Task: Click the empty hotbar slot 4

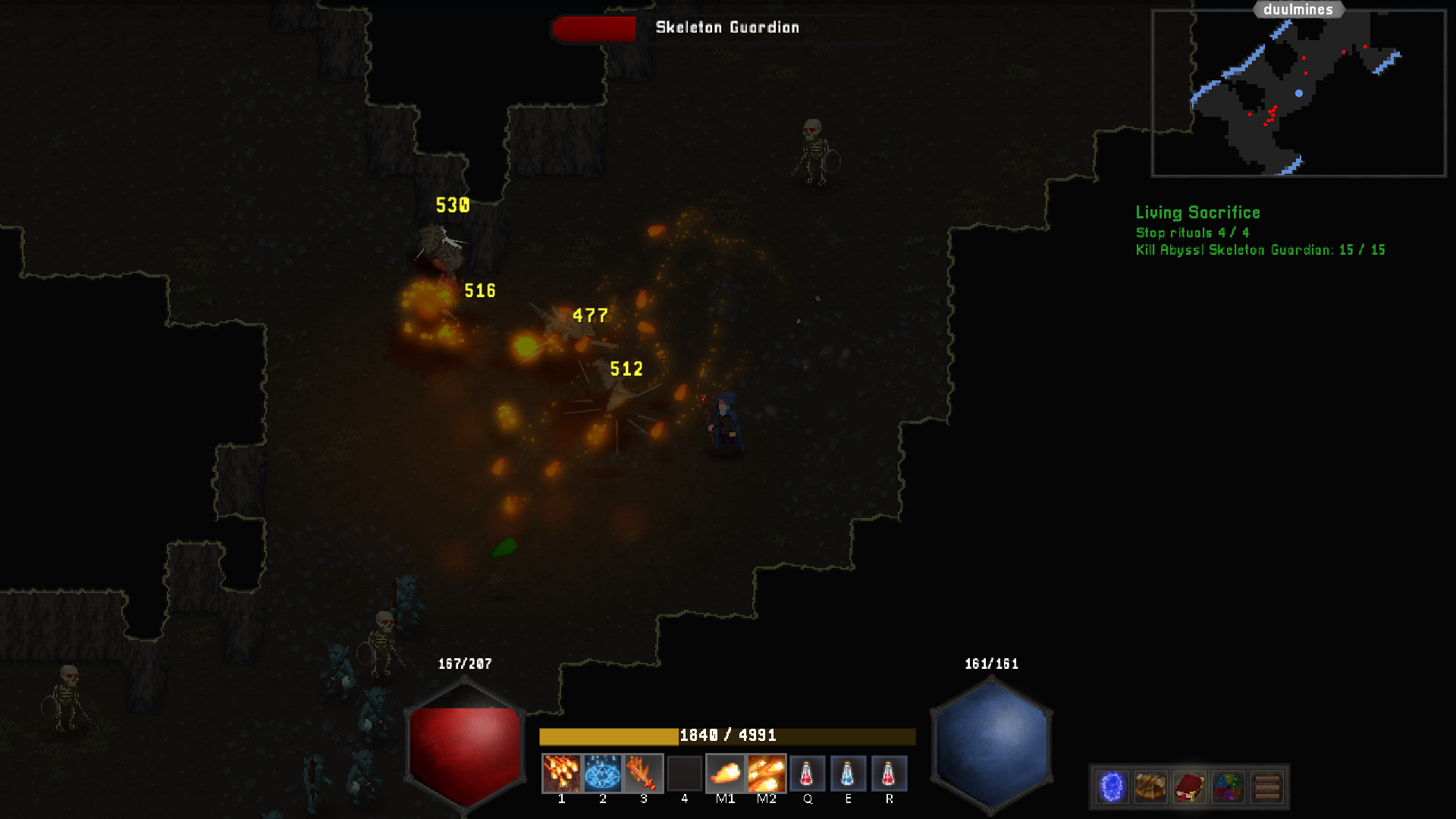Action: pos(685,773)
